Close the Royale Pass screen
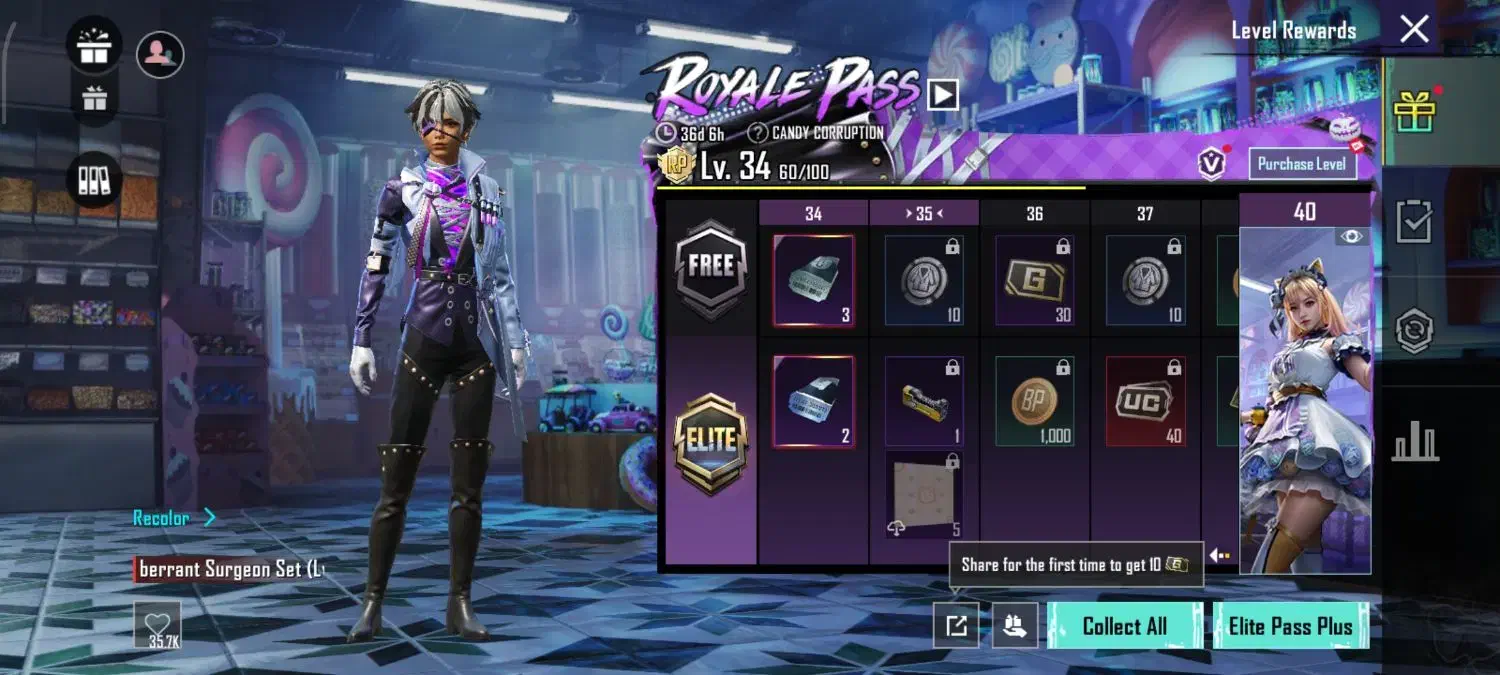The width and height of the screenshot is (1500, 675). click(x=1414, y=29)
